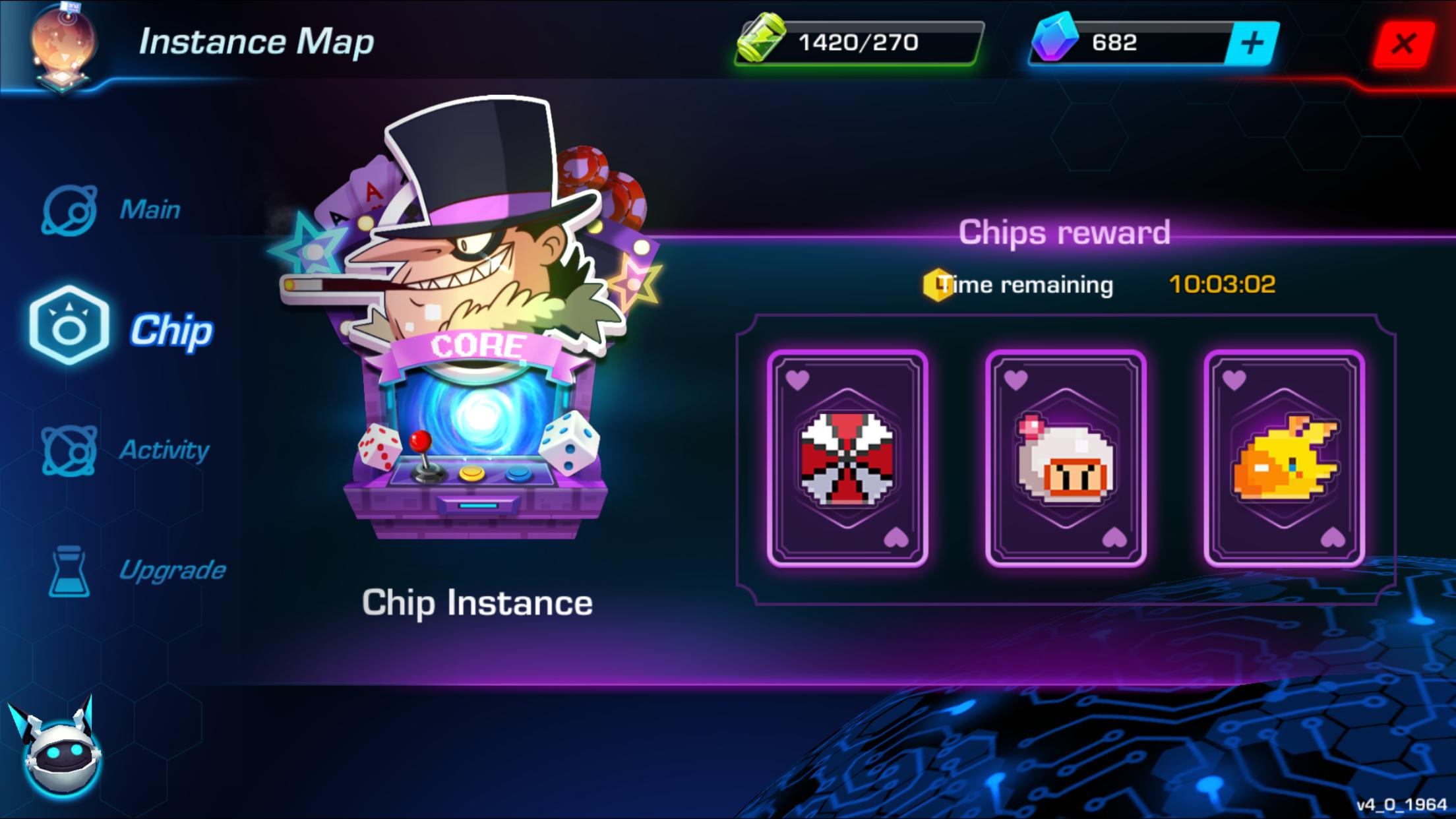Go to the Upgrade instance tab
1456x819 pixels.
click(x=137, y=570)
